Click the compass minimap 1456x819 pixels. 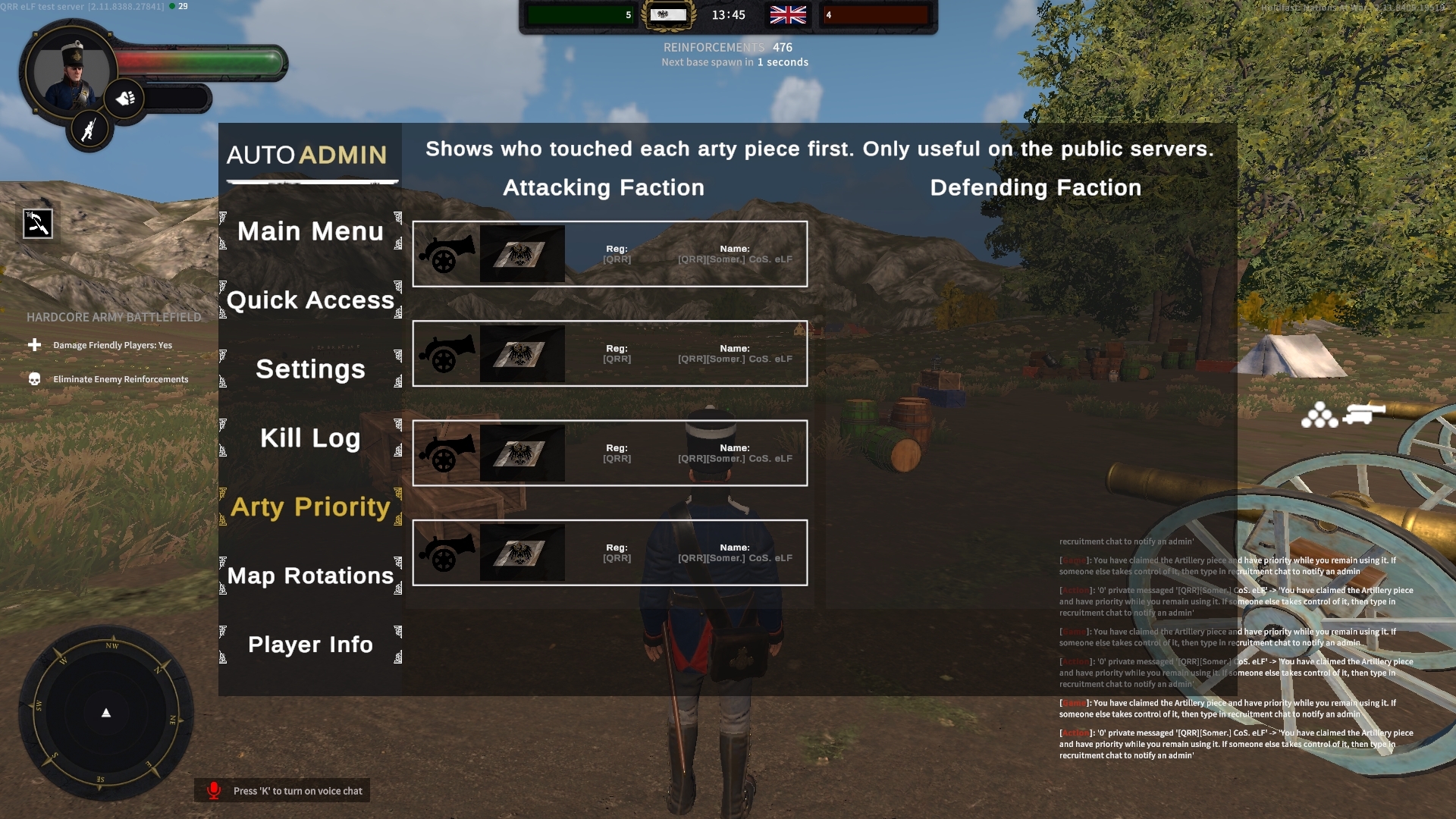(x=106, y=713)
